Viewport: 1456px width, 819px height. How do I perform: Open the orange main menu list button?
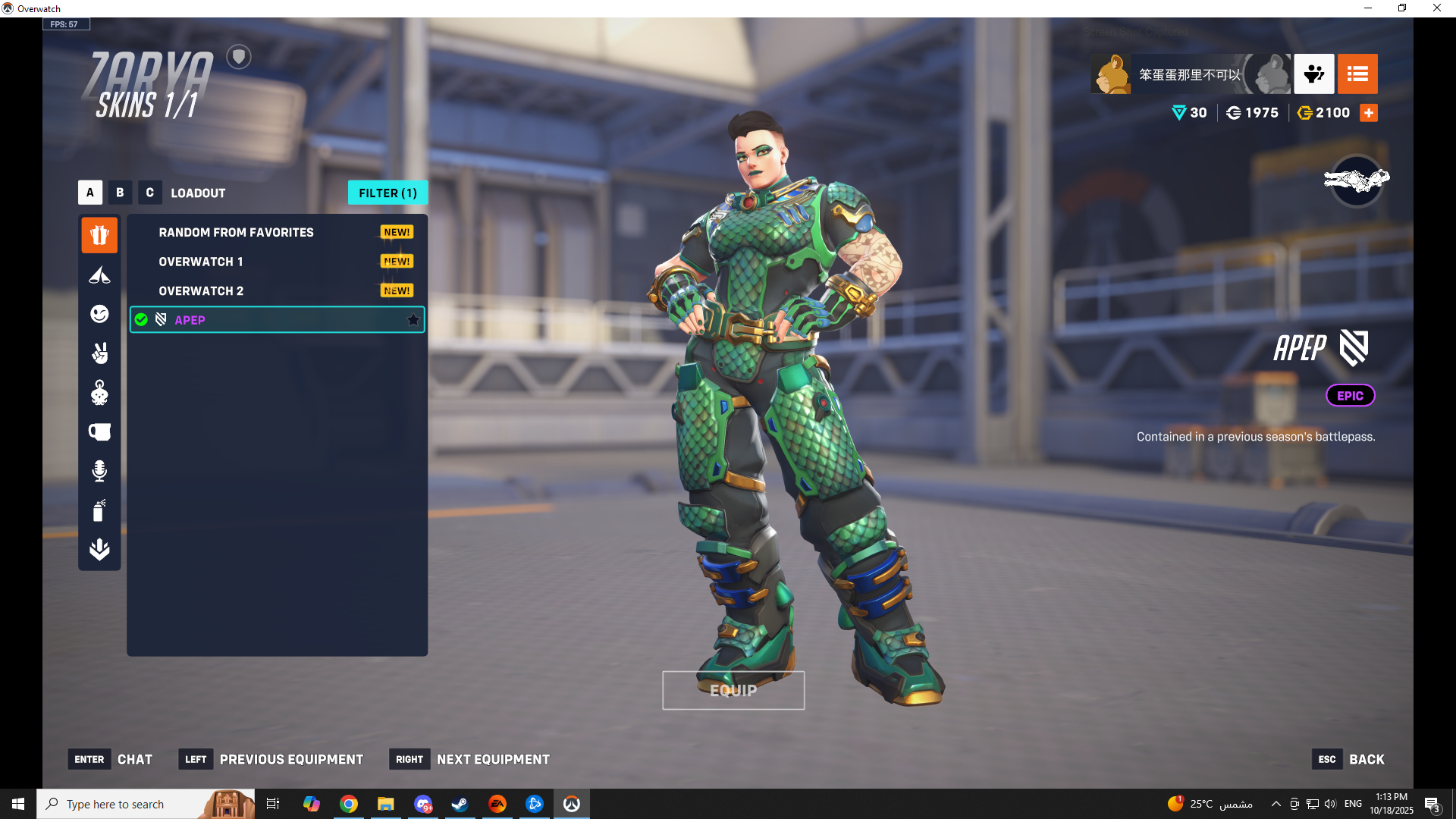click(1357, 74)
